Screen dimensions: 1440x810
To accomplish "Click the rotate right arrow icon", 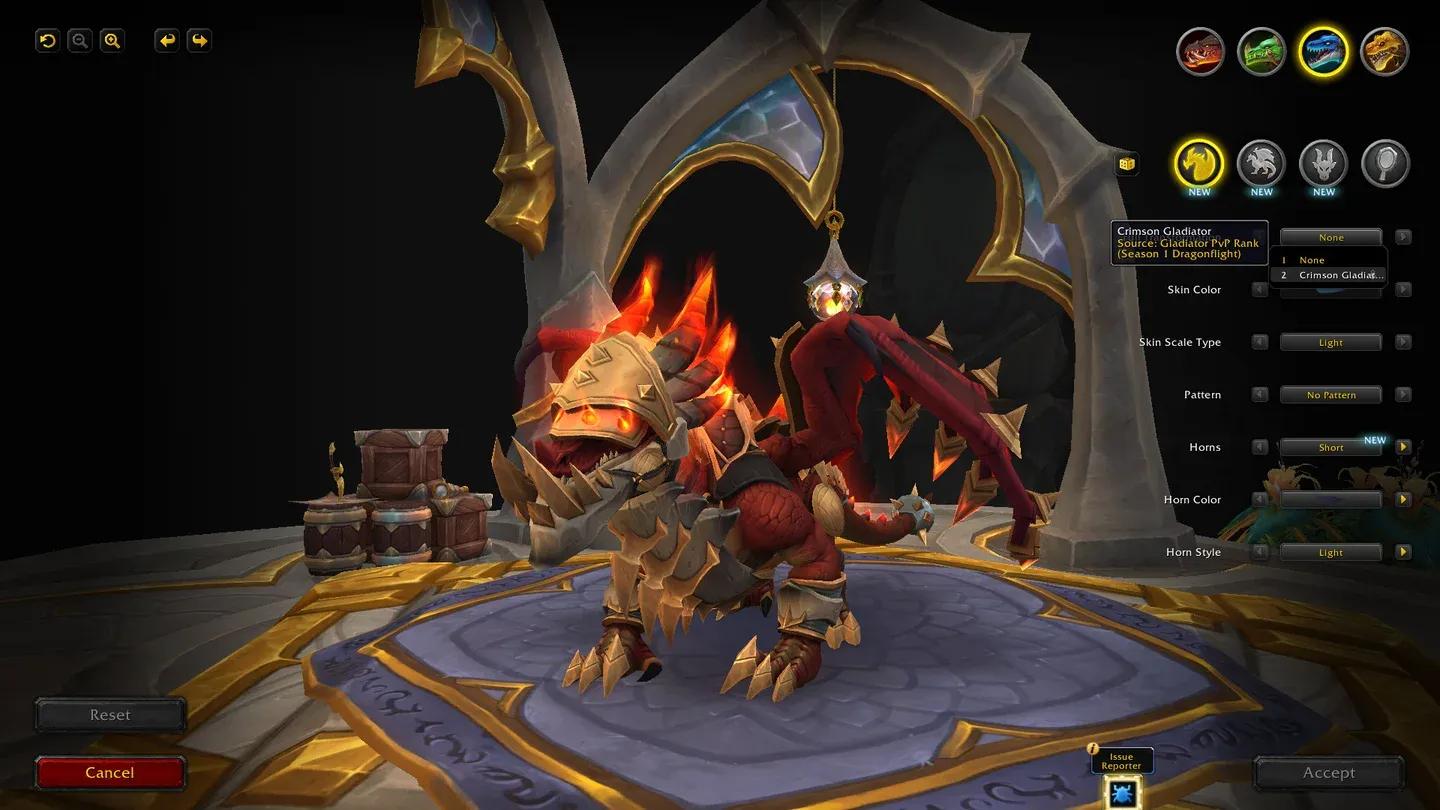I will [199, 40].
